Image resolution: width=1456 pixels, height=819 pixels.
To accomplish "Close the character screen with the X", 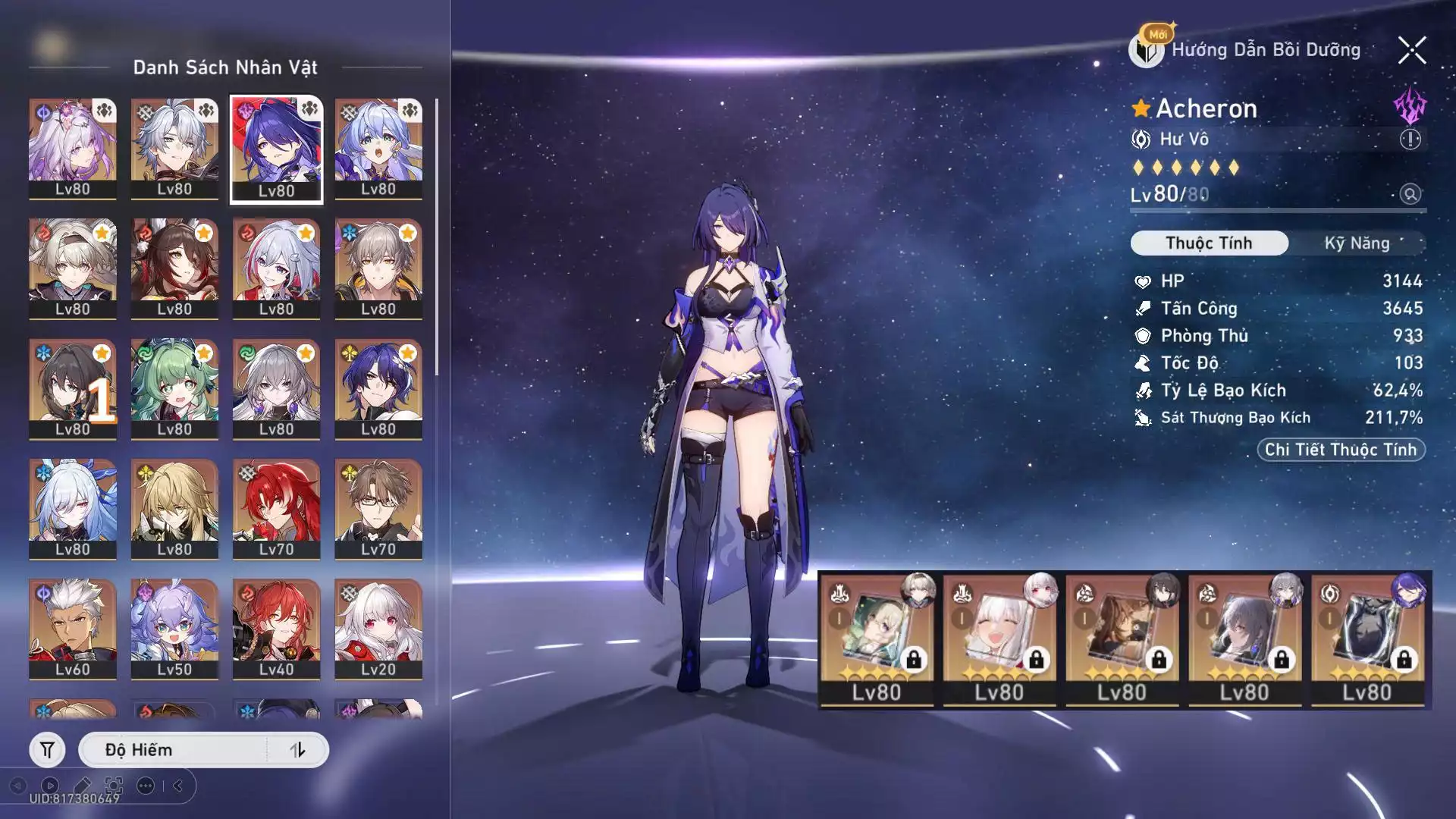I will [x=1412, y=51].
